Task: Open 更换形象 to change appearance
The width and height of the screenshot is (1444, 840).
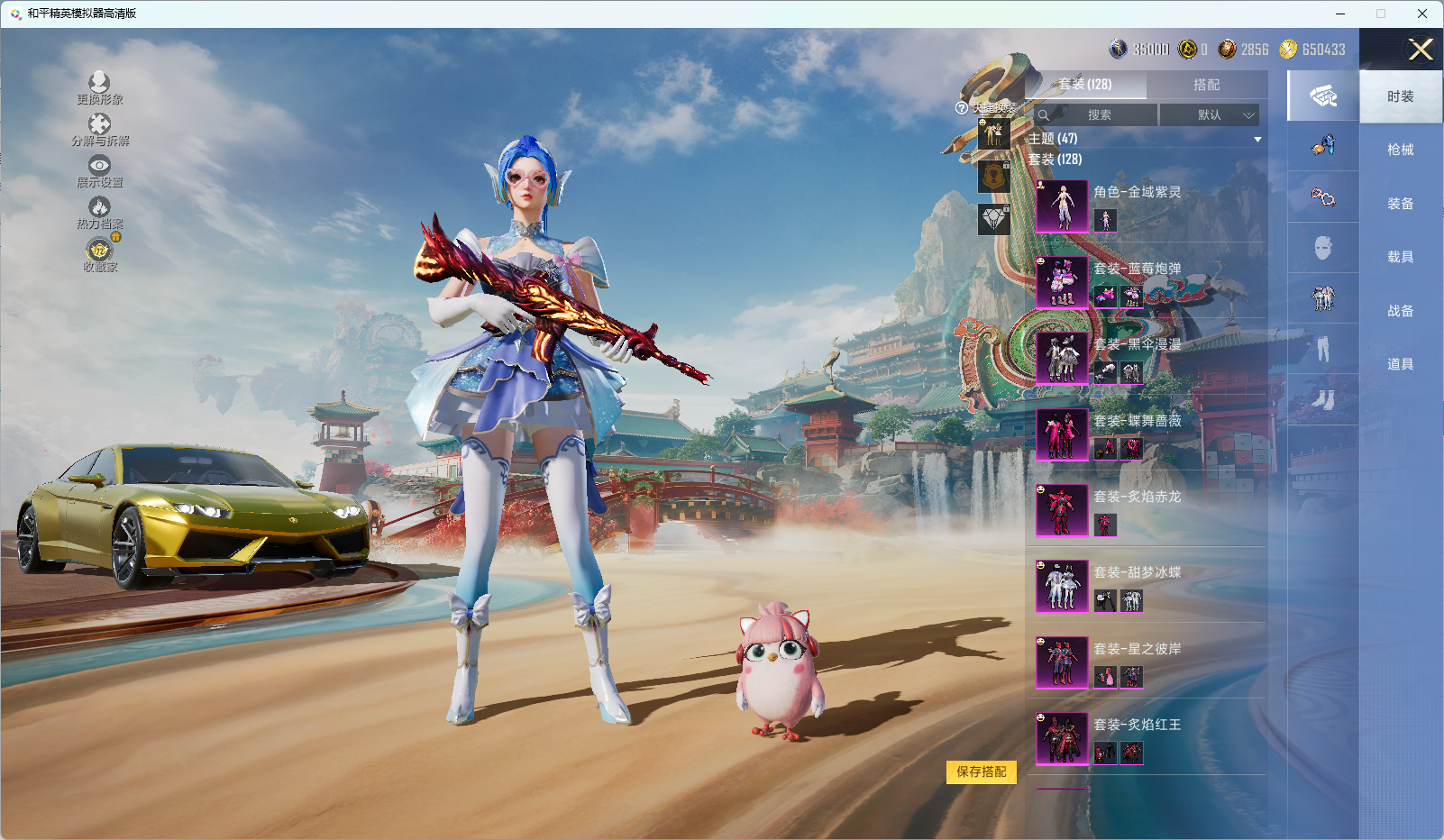Action: tap(99, 88)
